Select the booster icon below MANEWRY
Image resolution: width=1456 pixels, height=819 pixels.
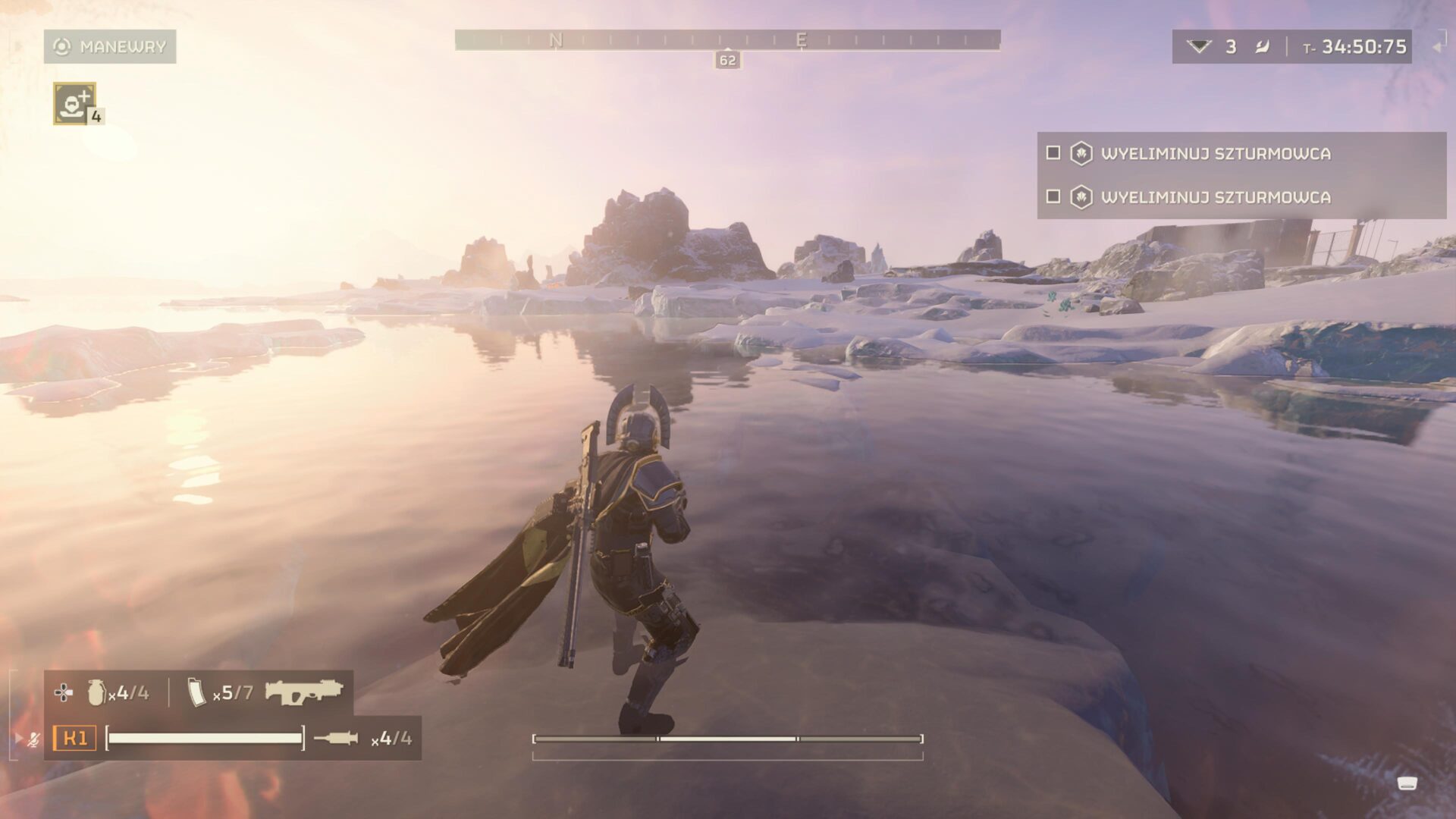click(74, 103)
